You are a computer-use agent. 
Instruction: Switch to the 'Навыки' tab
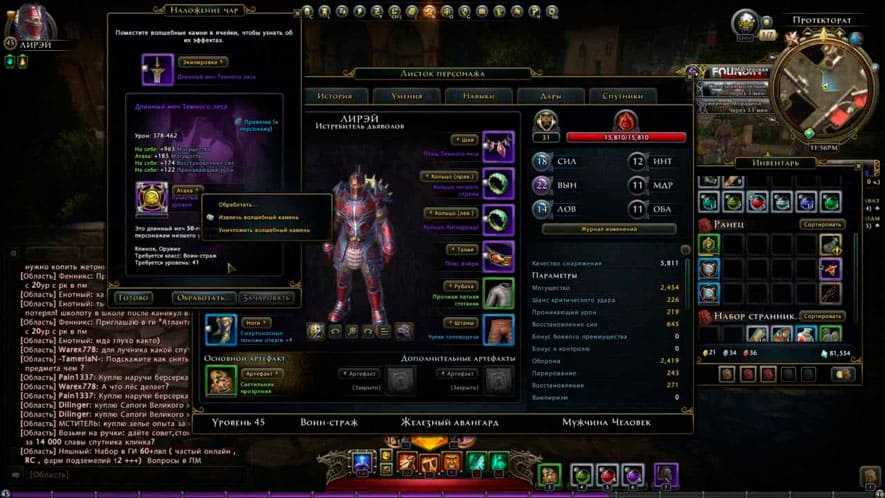click(477, 96)
